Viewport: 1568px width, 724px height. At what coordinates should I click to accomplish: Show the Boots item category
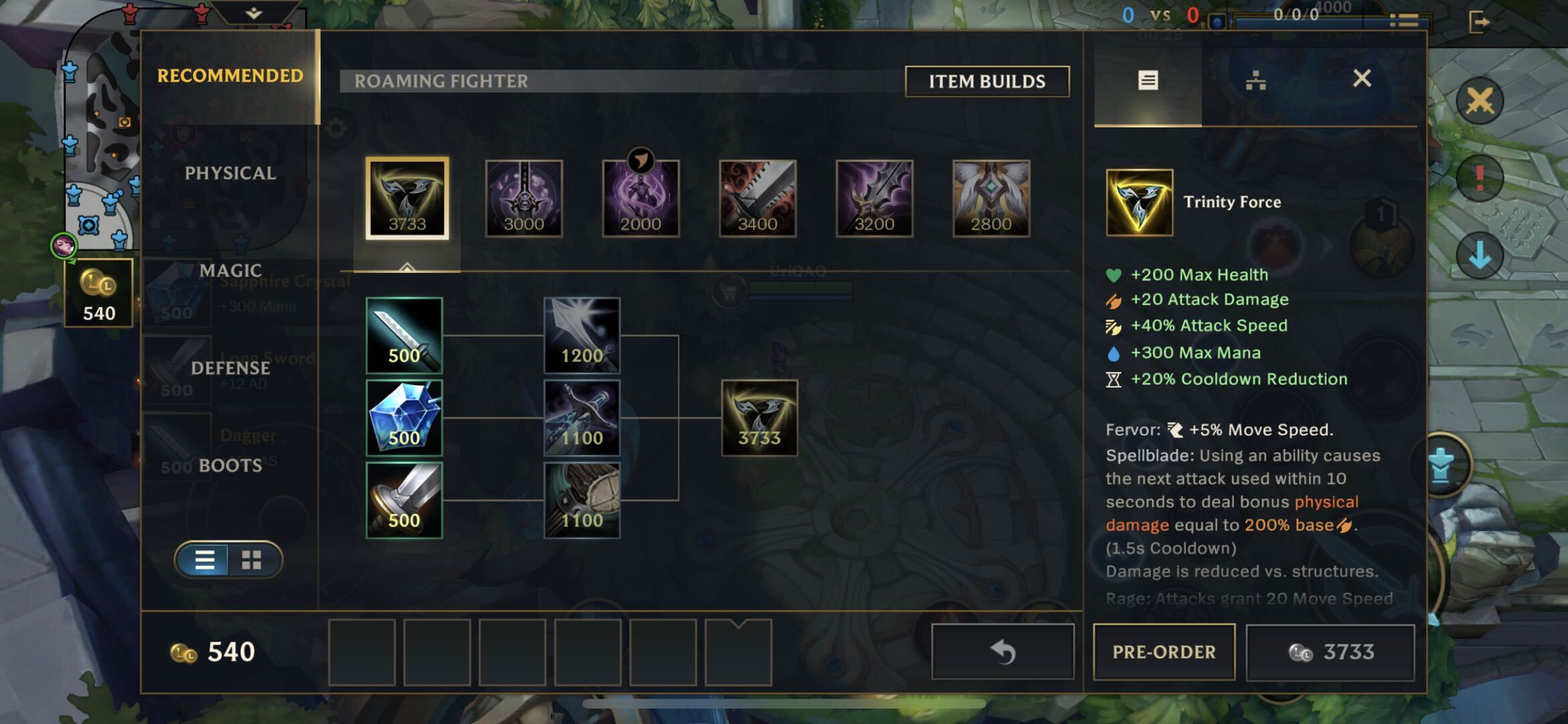[x=230, y=465]
